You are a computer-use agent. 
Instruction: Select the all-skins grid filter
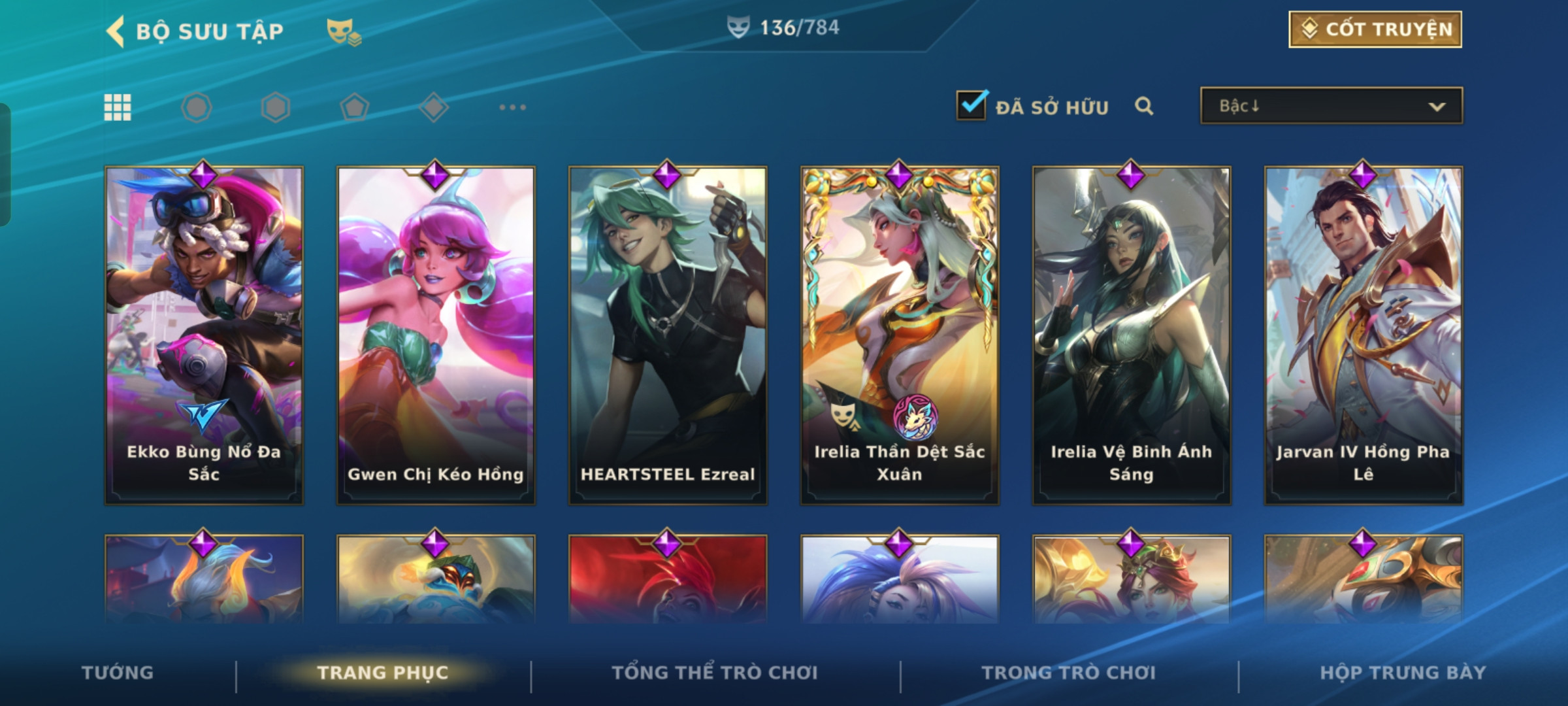pos(118,107)
